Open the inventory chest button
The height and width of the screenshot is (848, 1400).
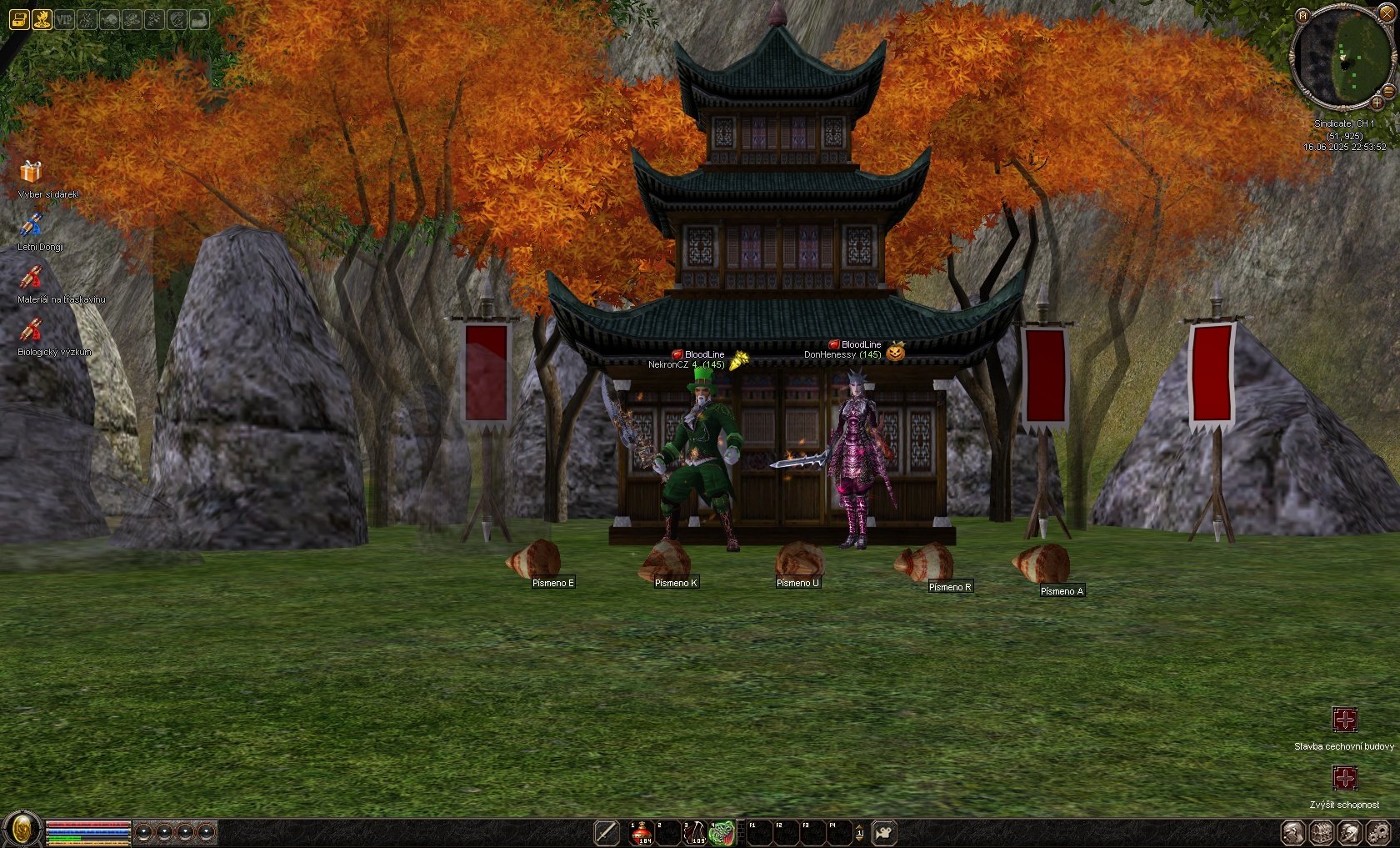click(x=1321, y=832)
